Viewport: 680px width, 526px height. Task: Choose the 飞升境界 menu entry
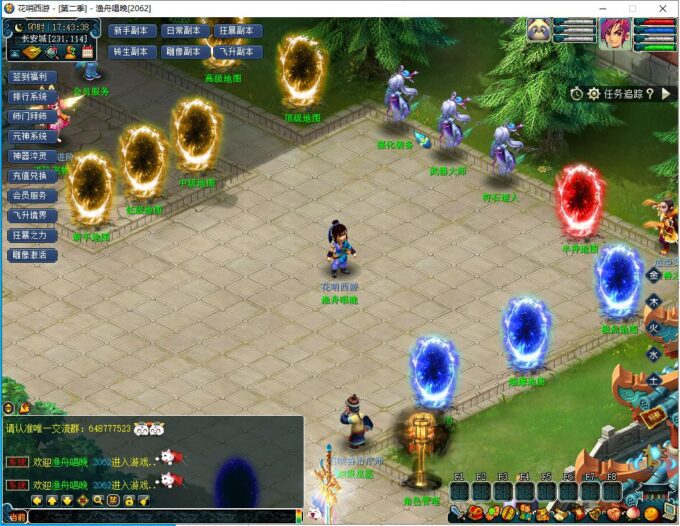click(32, 215)
